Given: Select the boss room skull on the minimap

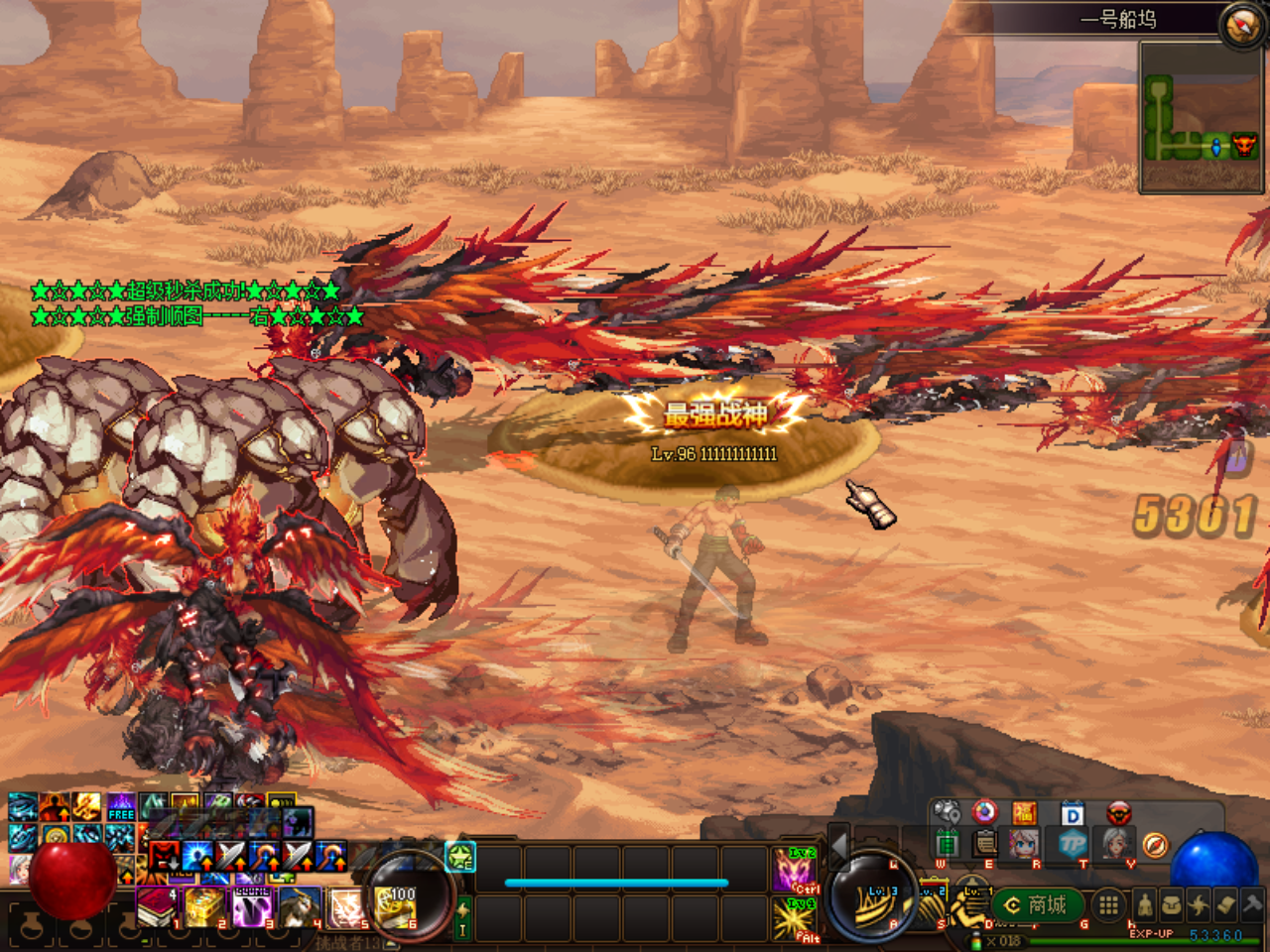Looking at the screenshot, I should pyautogui.click(x=1244, y=147).
